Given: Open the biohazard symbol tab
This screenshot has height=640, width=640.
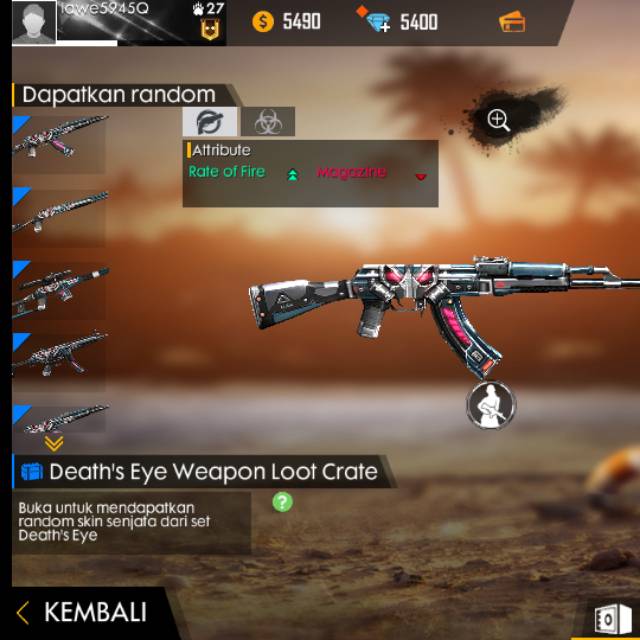Looking at the screenshot, I should coord(268,122).
